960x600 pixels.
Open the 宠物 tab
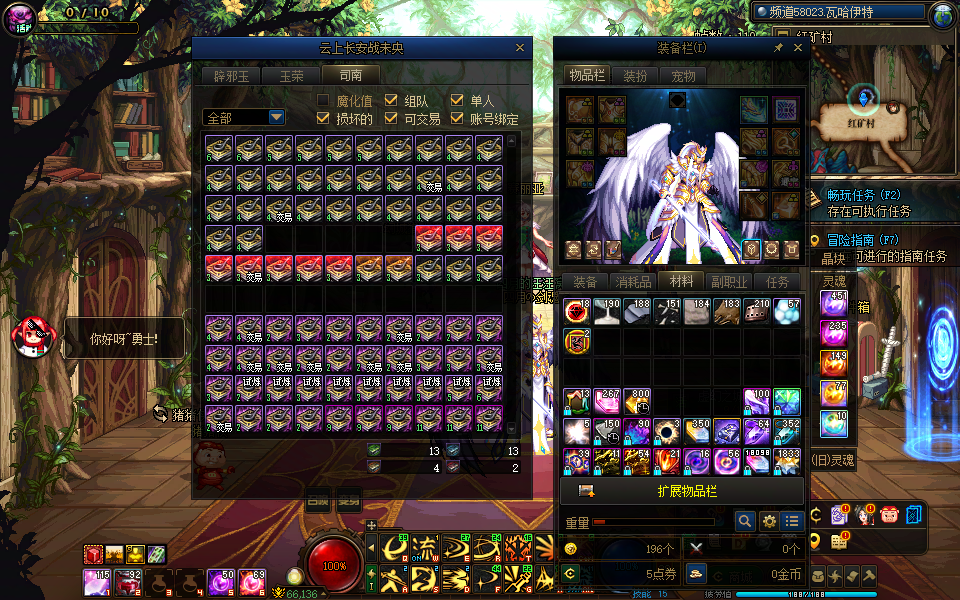pos(683,75)
